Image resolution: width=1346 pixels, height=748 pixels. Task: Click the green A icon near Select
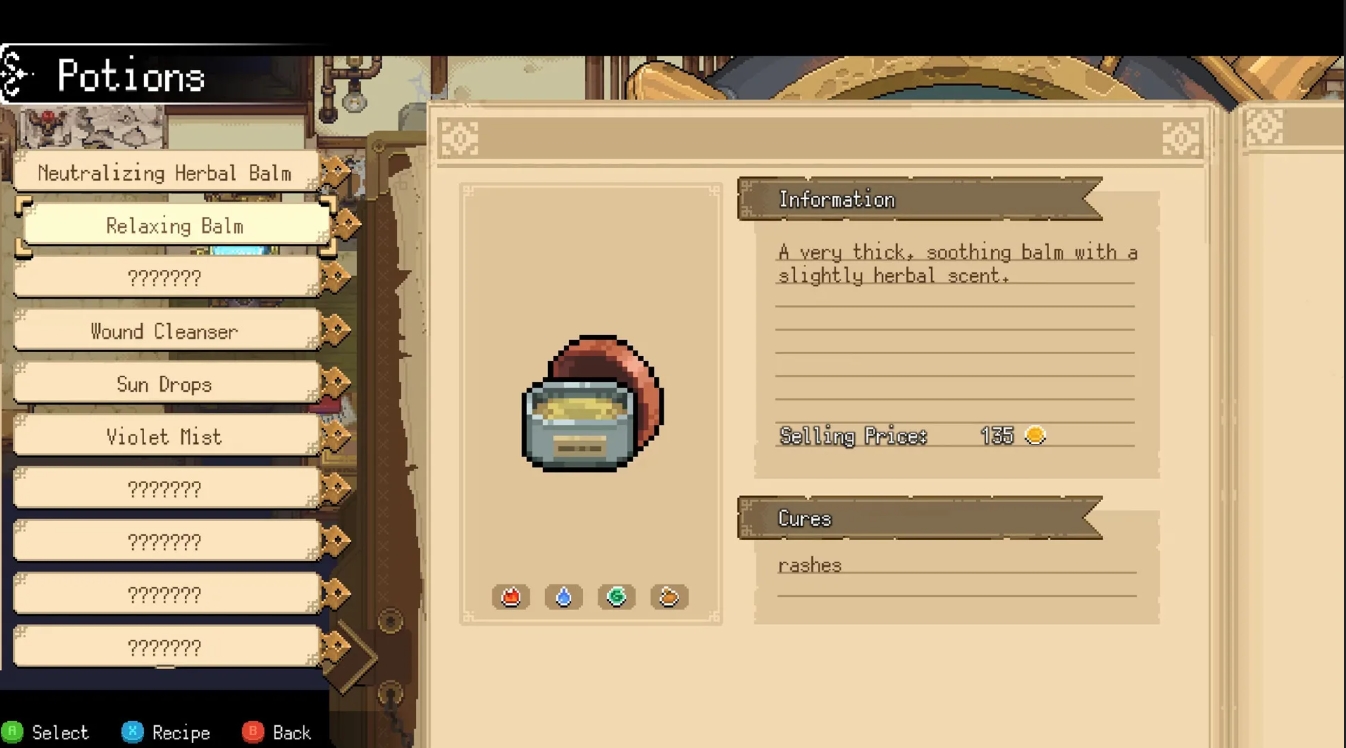tap(13, 731)
